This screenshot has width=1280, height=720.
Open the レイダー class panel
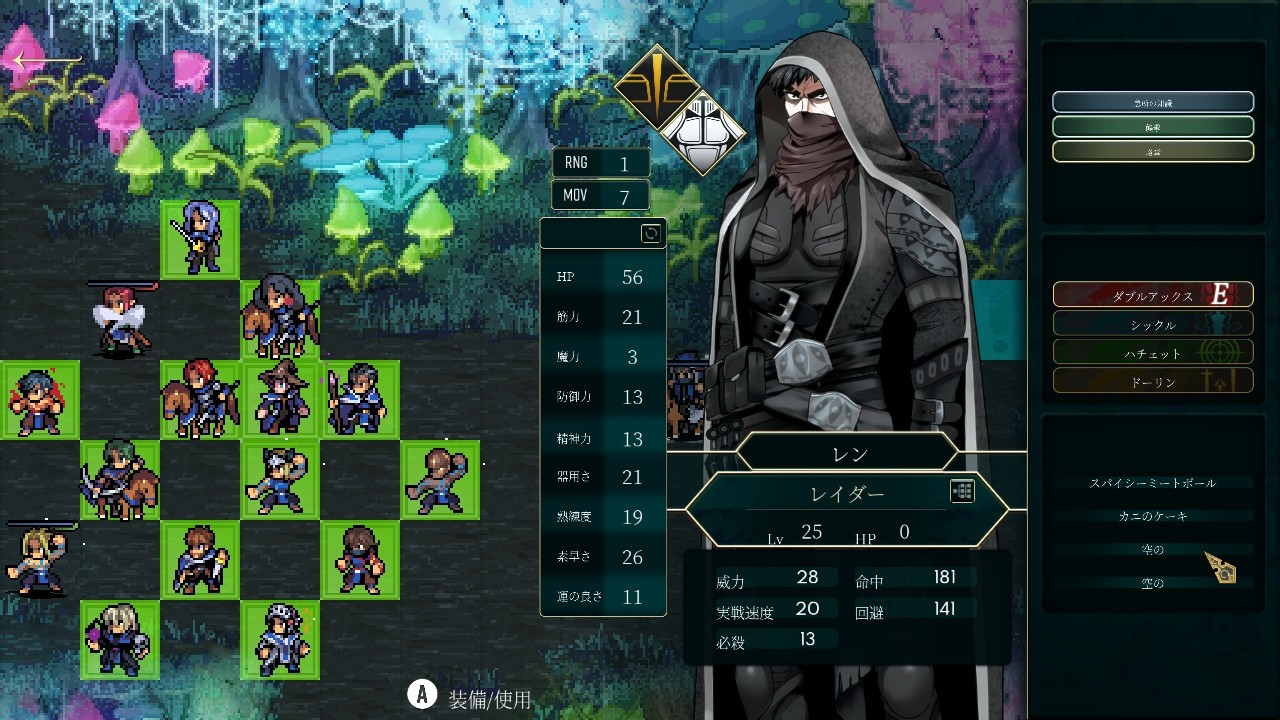[846, 495]
